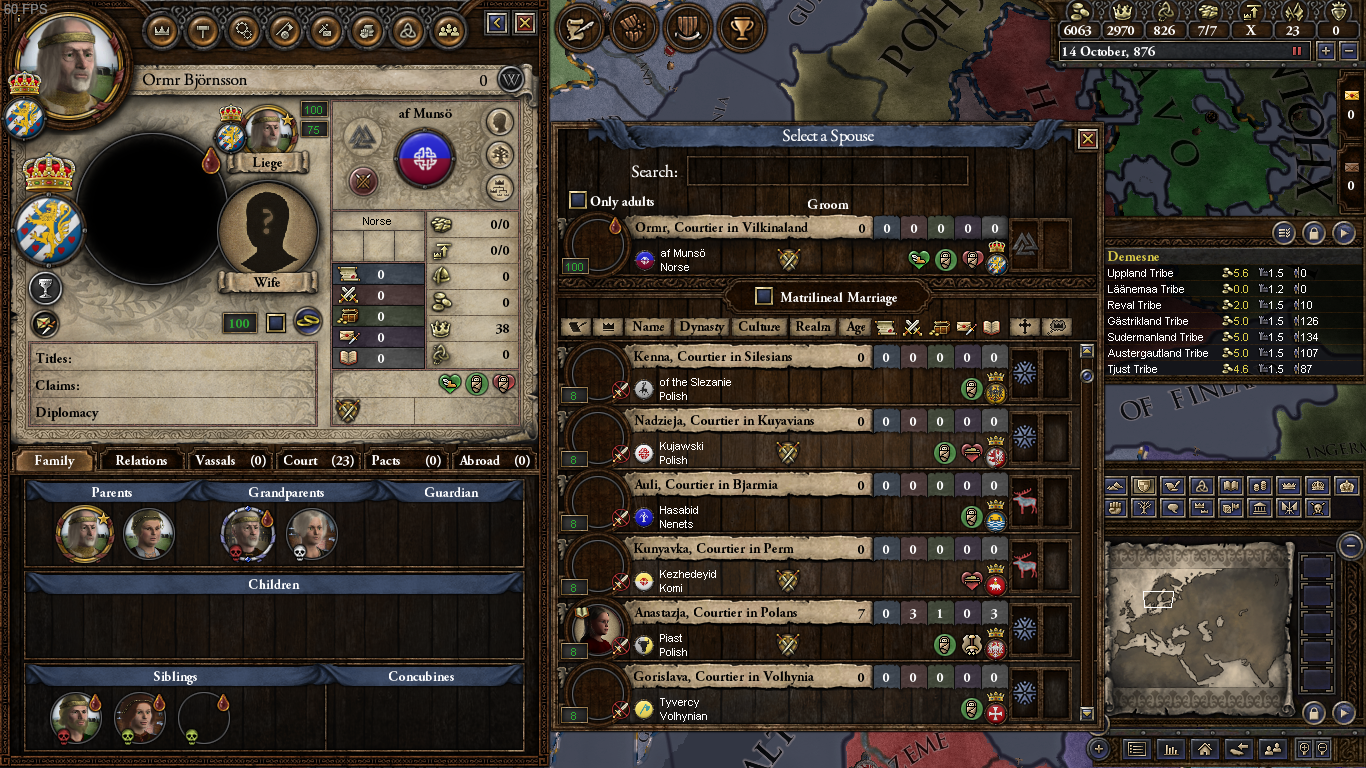Show the Vassals tab
1366x768 pixels.
tap(230, 461)
